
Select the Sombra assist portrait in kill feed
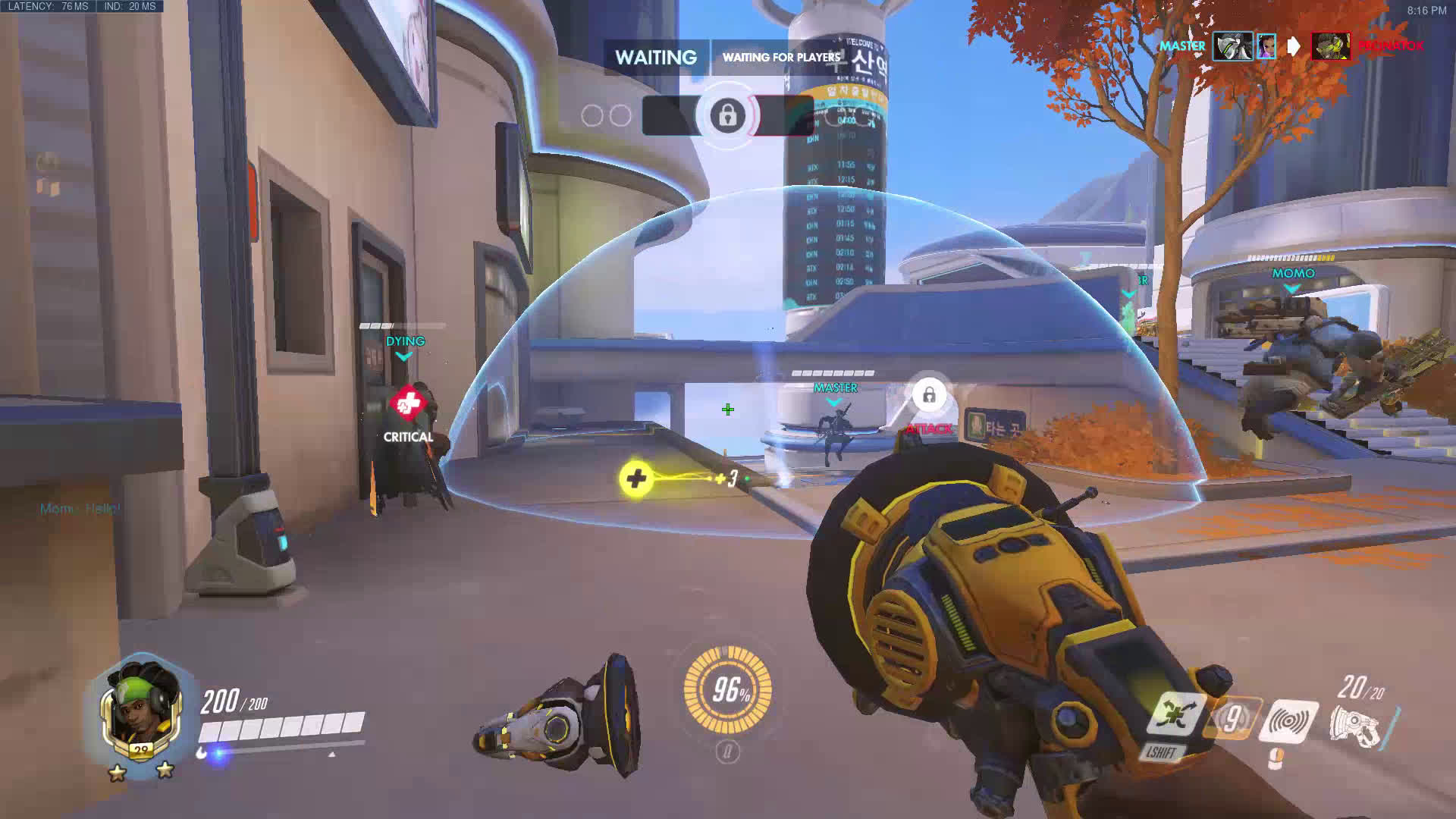tap(1266, 46)
